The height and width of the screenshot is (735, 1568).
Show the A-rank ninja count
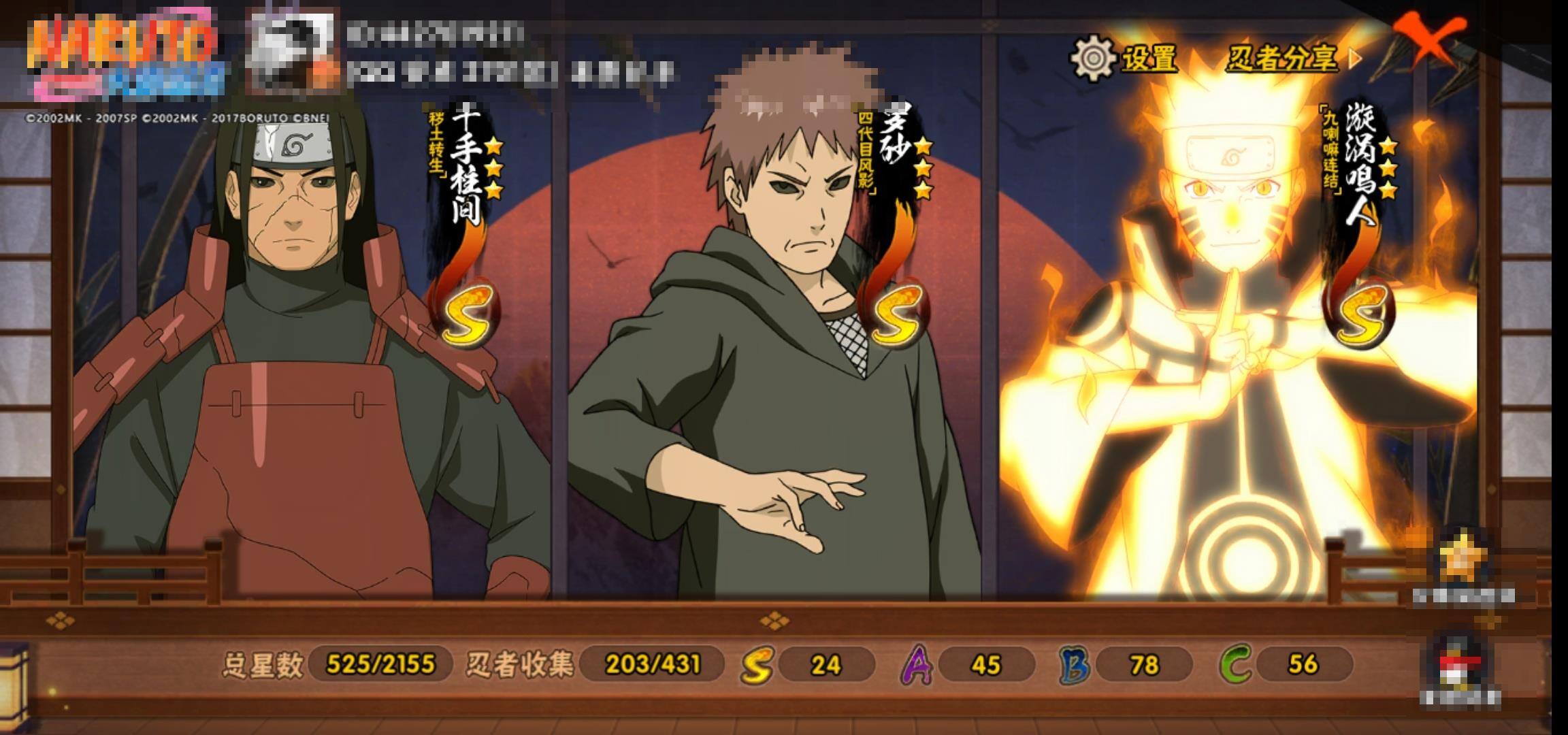[969, 664]
